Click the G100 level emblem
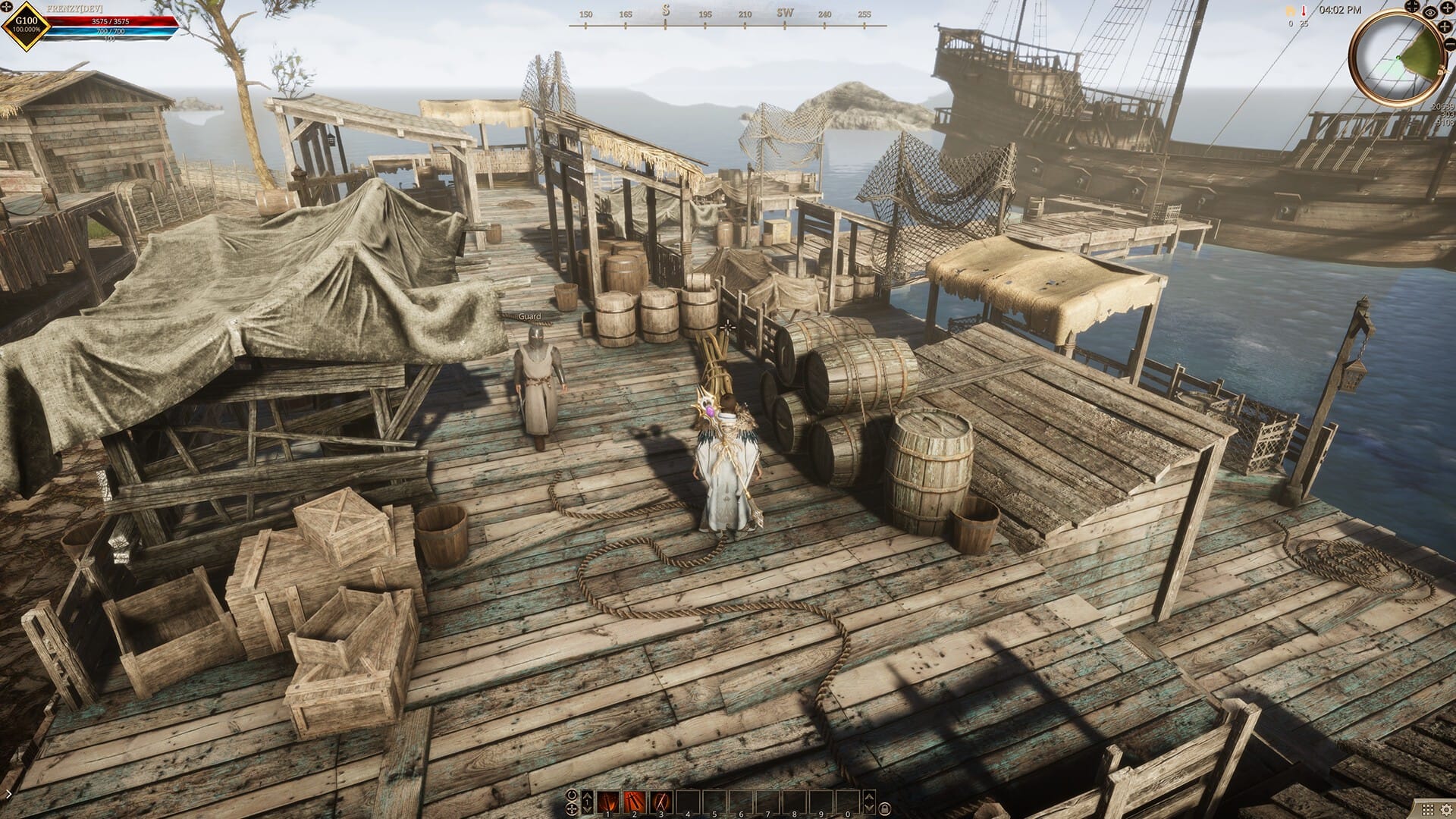The height and width of the screenshot is (819, 1456). coord(25,26)
